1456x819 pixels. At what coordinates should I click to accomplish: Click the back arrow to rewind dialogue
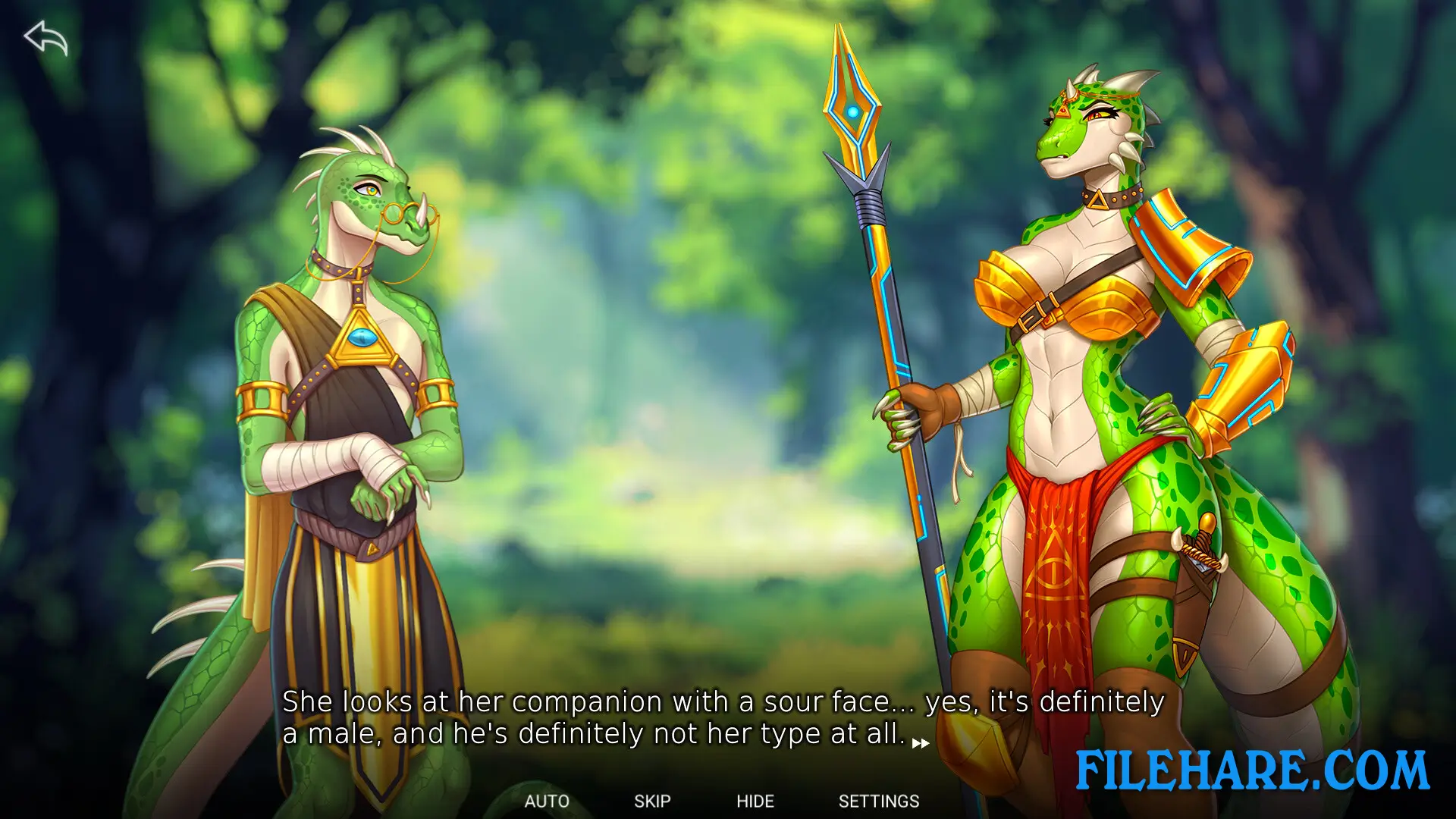click(x=47, y=39)
